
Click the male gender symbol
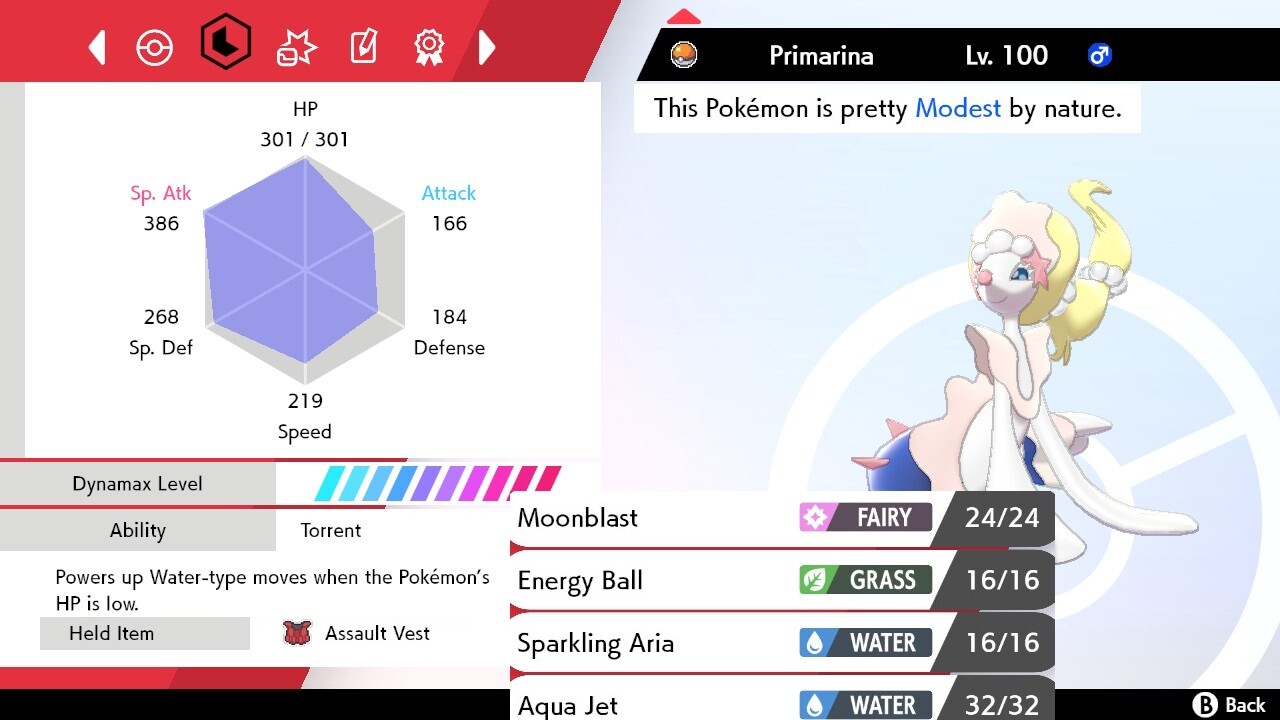(x=1100, y=55)
